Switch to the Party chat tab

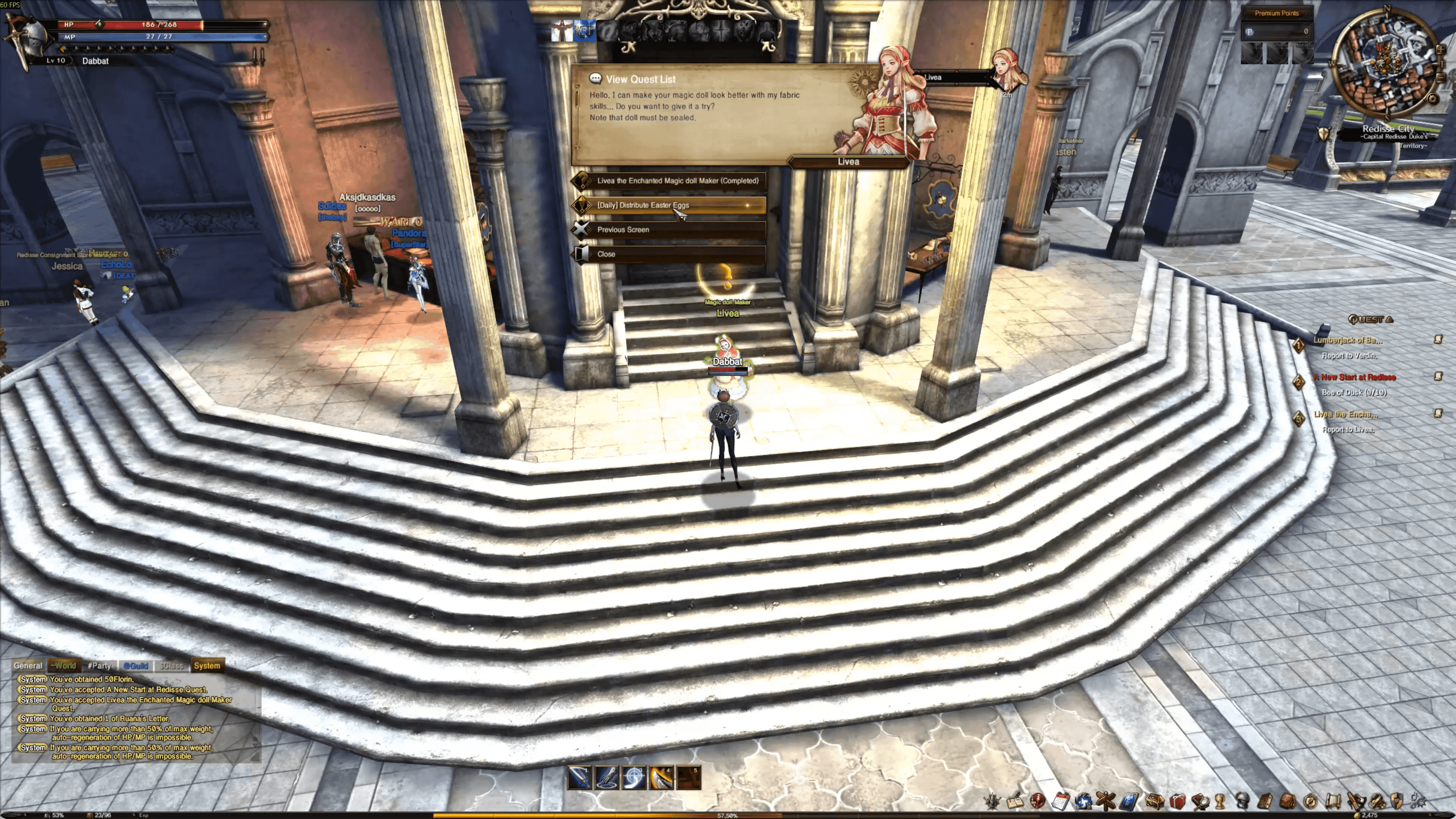point(99,666)
